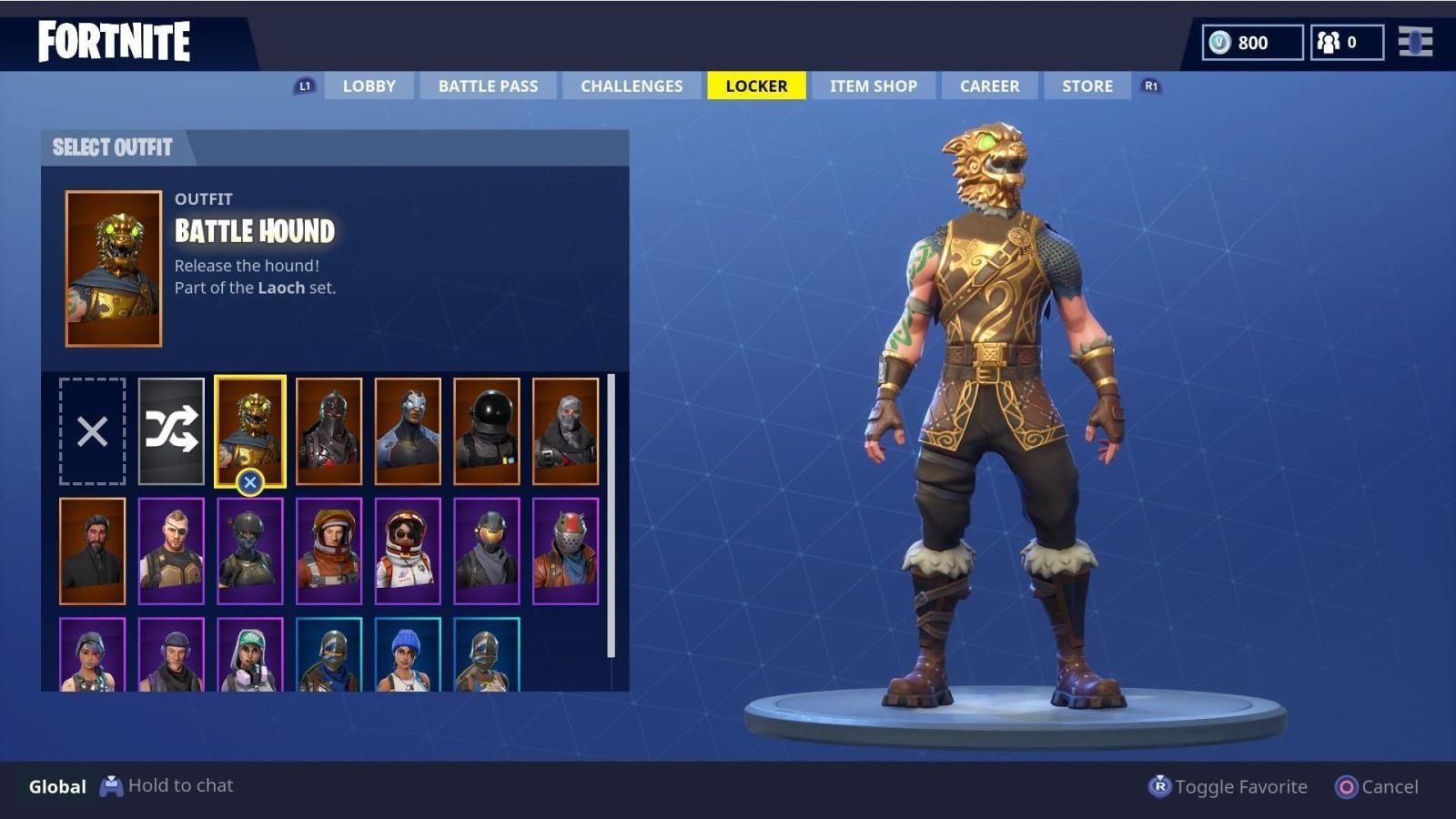Select the empty X outfit slot
Screen dimensions: 1456x819
click(91, 430)
